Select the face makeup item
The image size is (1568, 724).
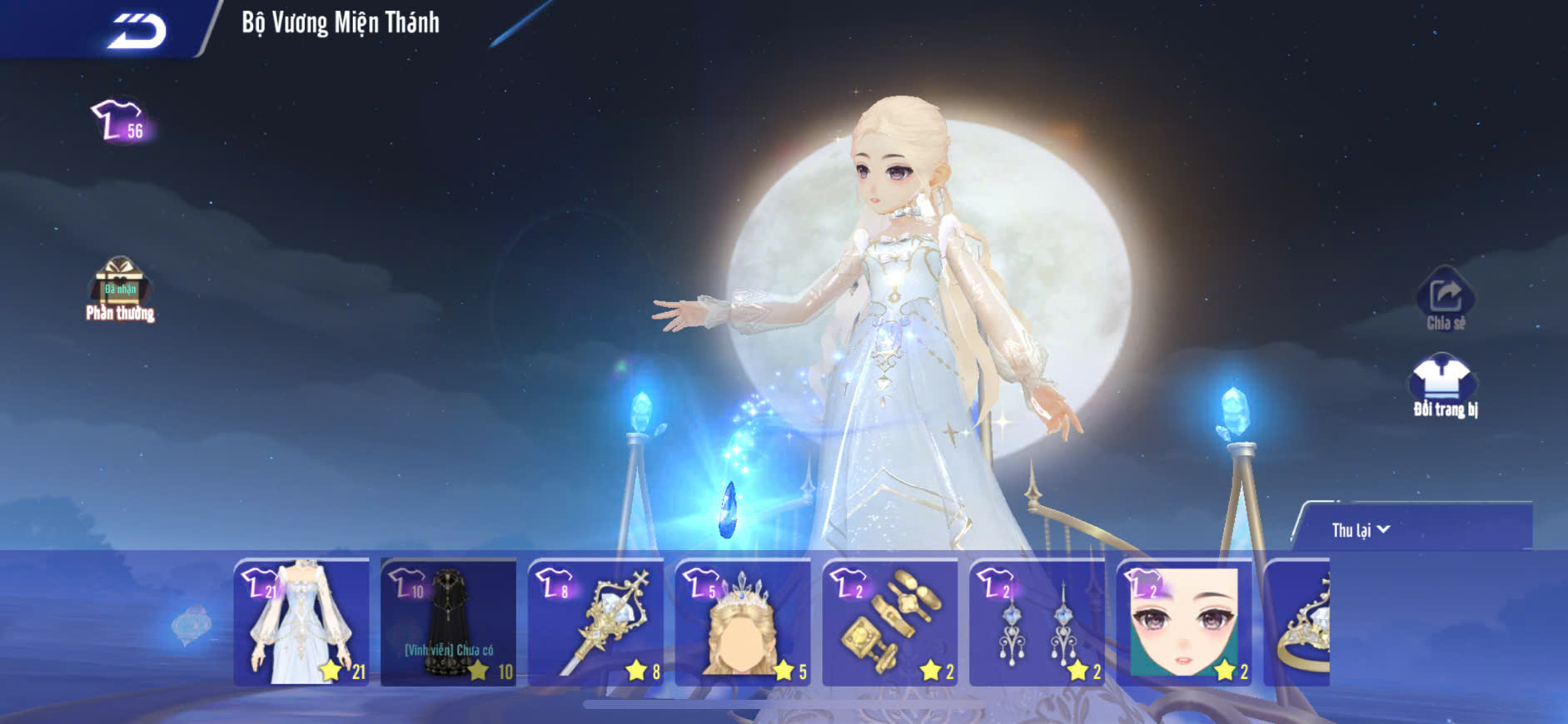pos(1183,622)
